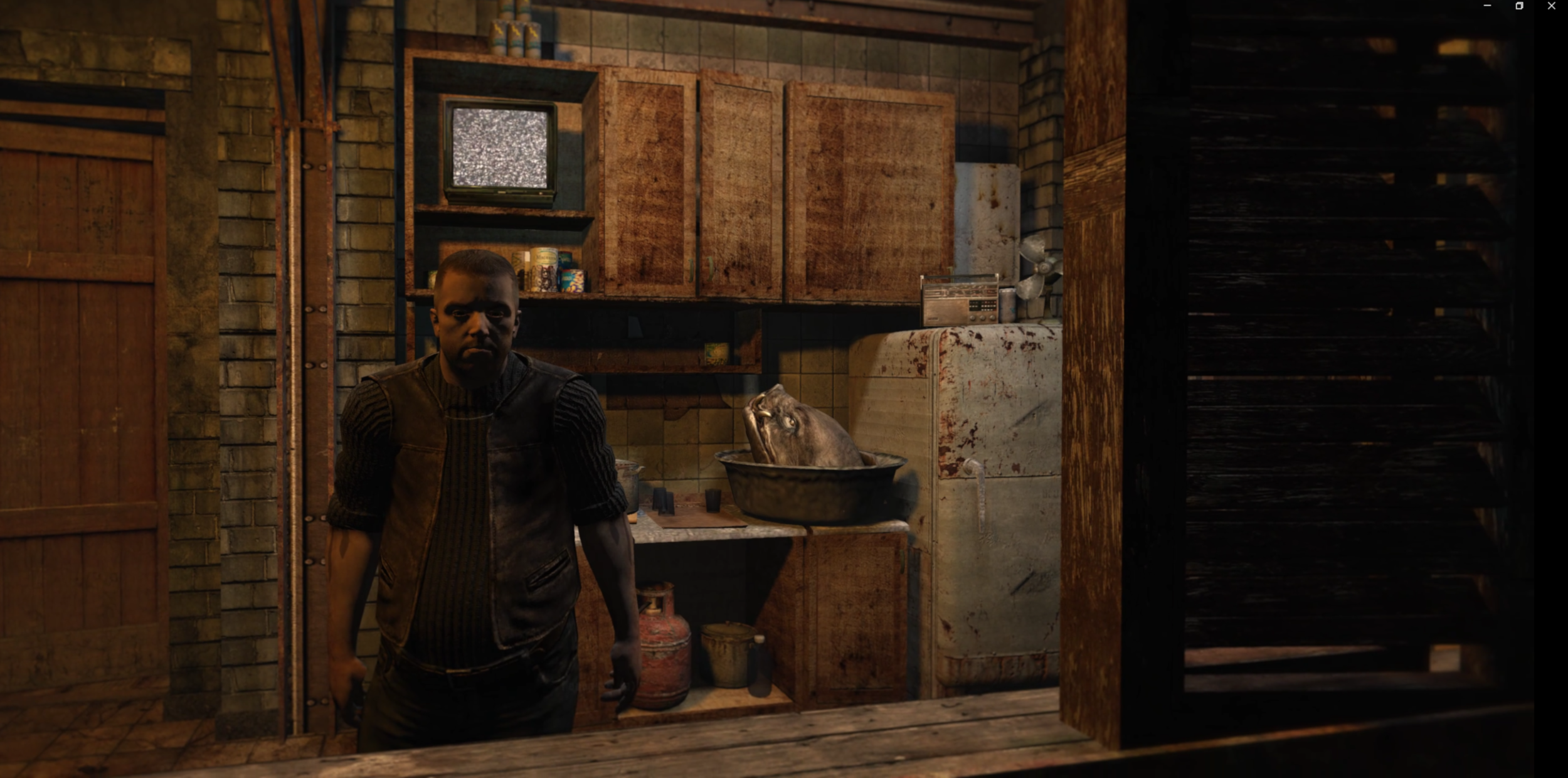This screenshot has width=1568, height=778.
Task: Restore down the game window
Action: tap(1519, 6)
